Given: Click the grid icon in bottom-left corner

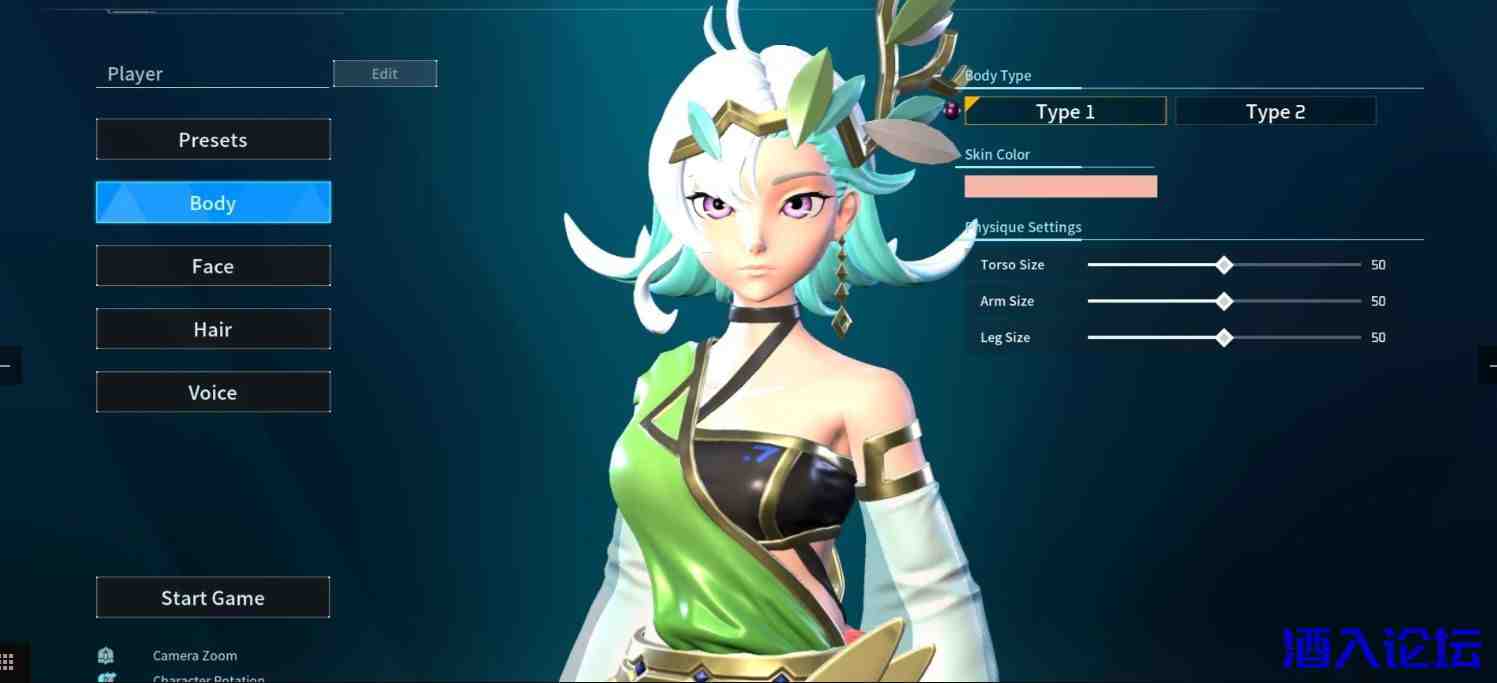Looking at the screenshot, I should click(8, 662).
